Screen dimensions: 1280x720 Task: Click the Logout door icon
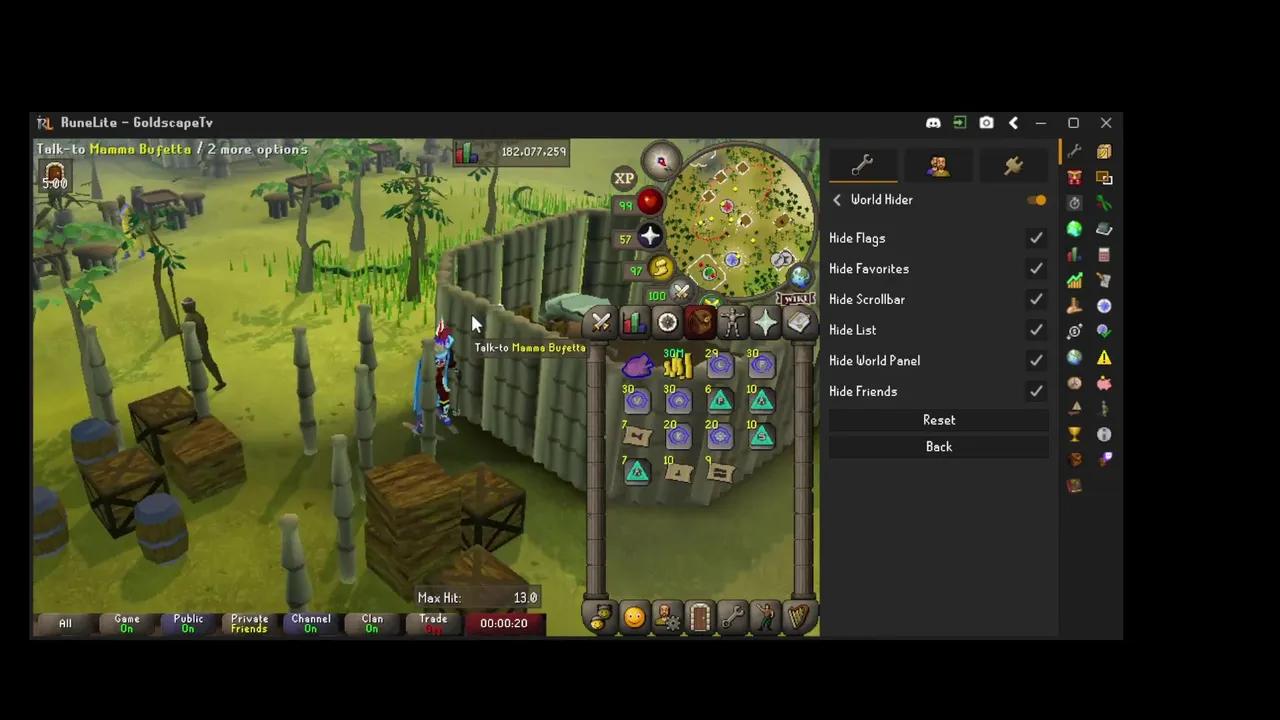pyautogui.click(x=700, y=617)
